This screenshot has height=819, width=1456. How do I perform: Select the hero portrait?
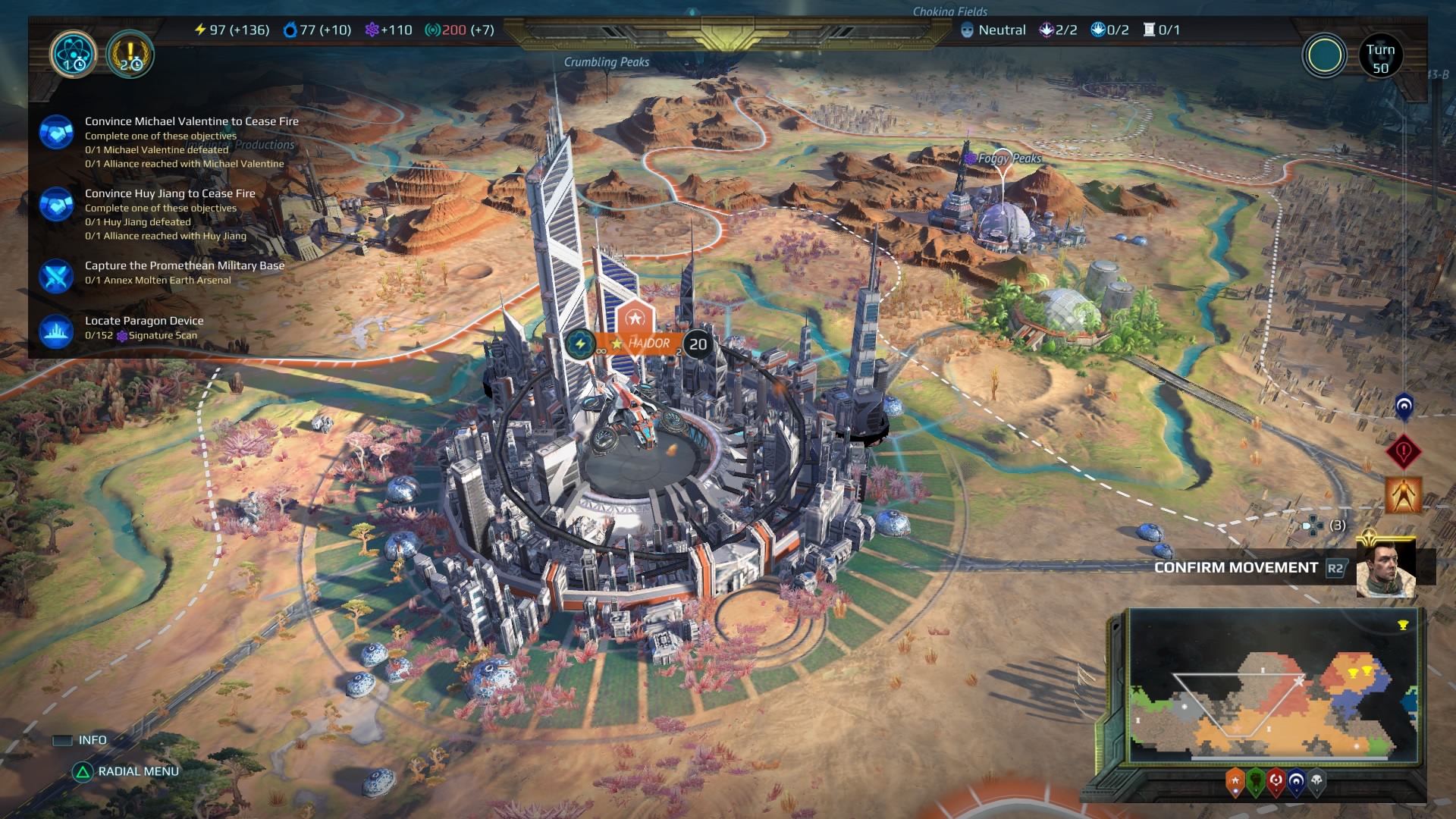[1385, 568]
